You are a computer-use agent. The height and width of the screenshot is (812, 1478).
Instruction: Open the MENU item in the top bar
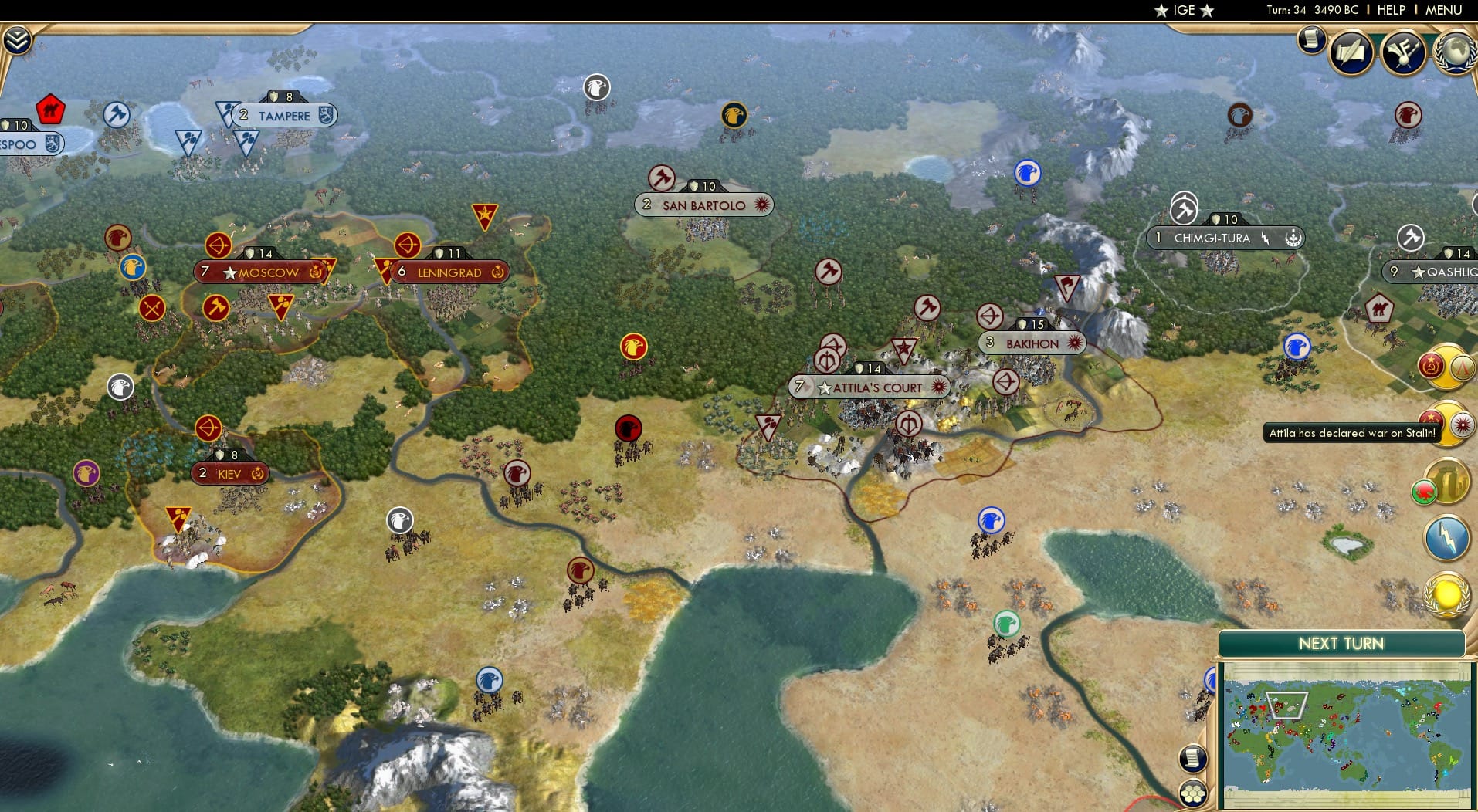pos(1444,11)
